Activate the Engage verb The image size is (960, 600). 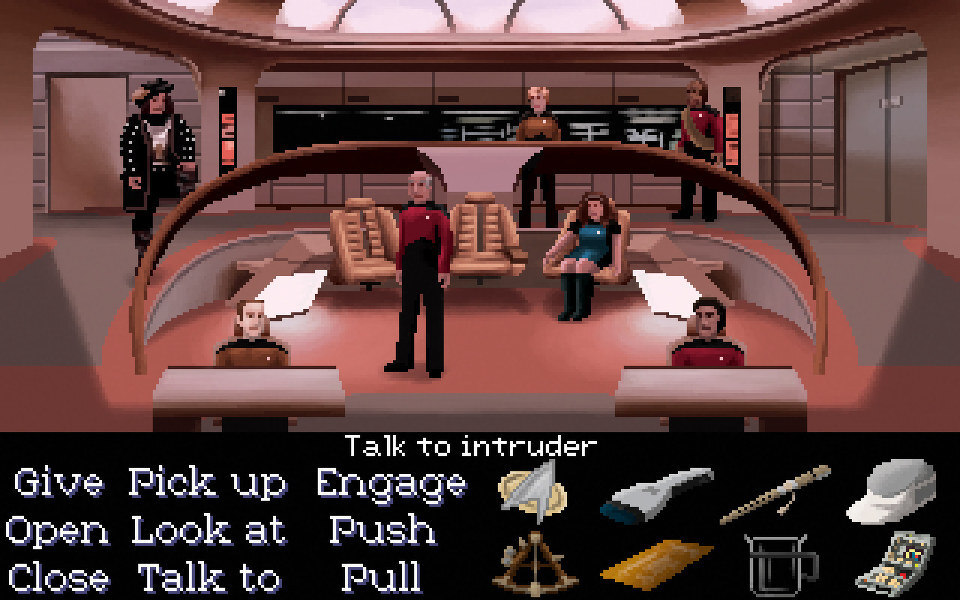[x=391, y=483]
